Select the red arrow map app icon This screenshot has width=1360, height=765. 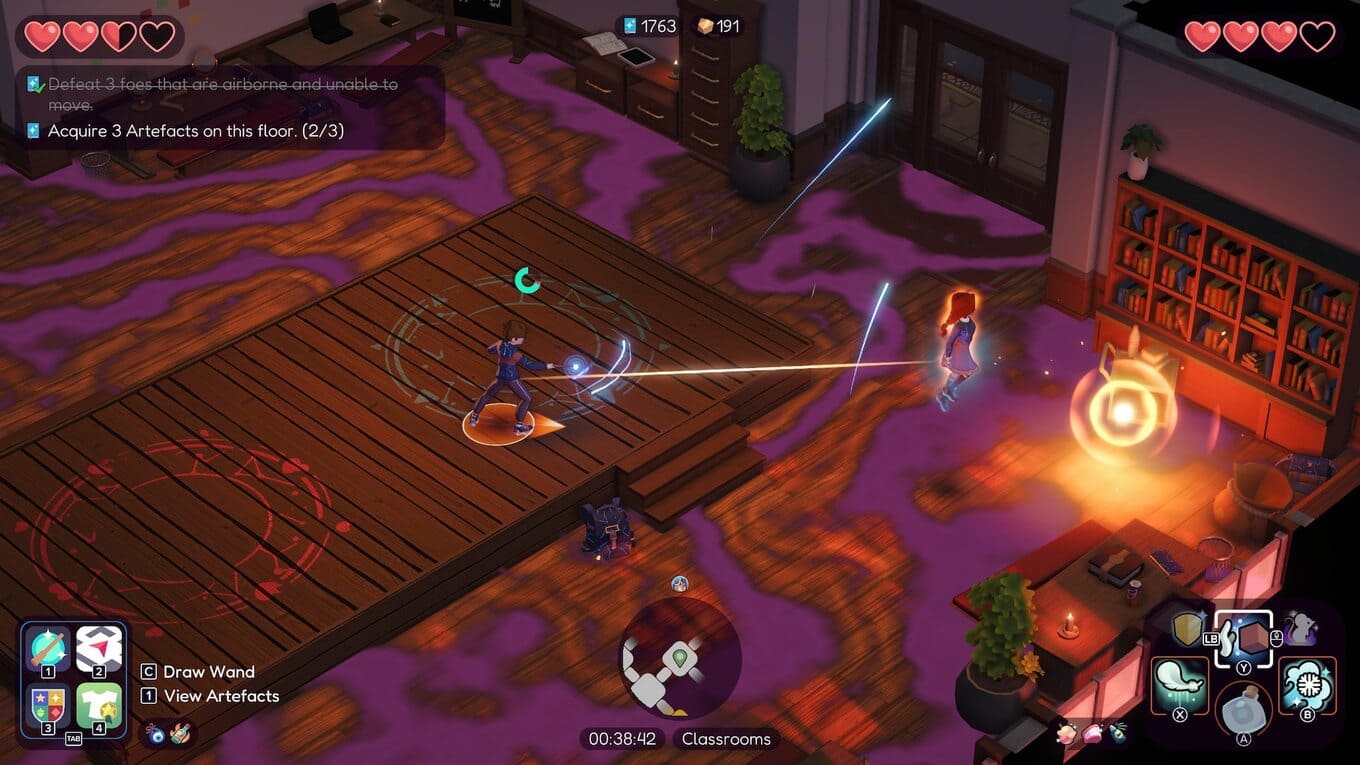(99, 650)
